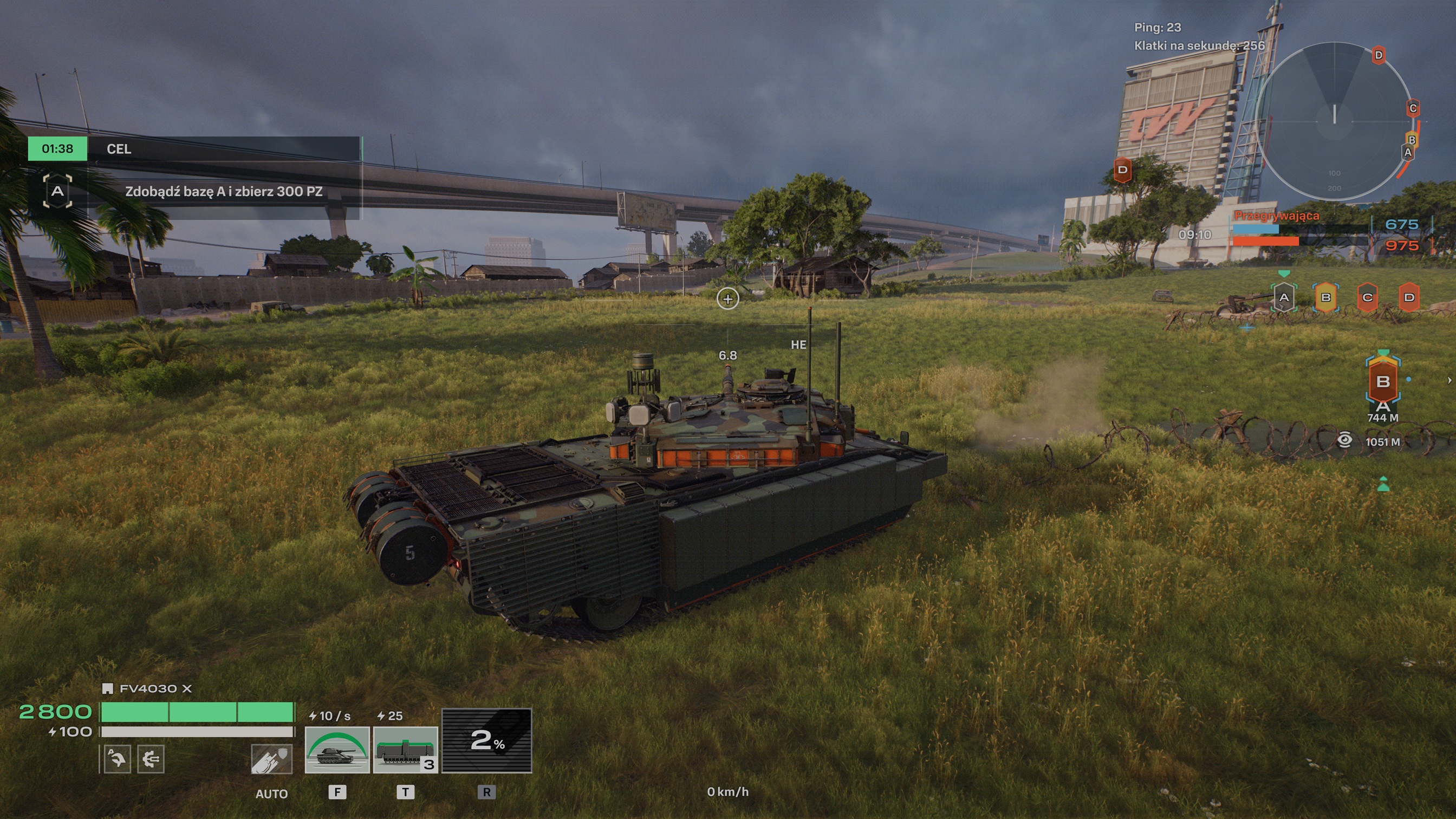Click the large B waypoint marker showing 744 M

pyautogui.click(x=1382, y=381)
